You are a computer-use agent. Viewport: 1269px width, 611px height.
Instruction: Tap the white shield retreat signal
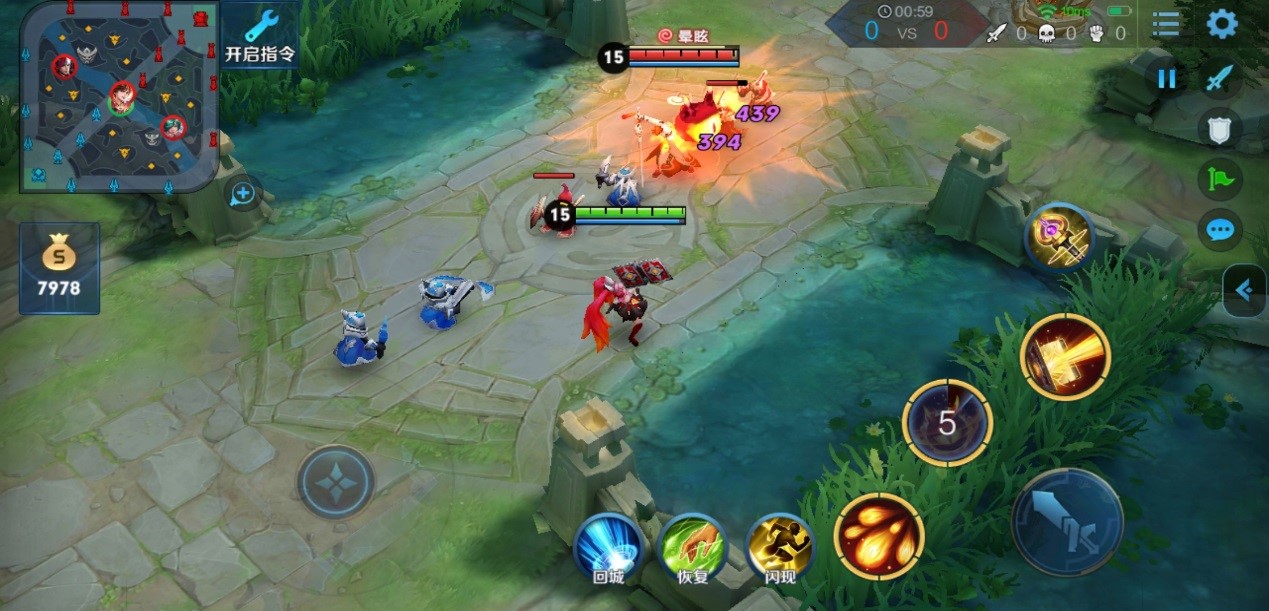[x=1220, y=127]
